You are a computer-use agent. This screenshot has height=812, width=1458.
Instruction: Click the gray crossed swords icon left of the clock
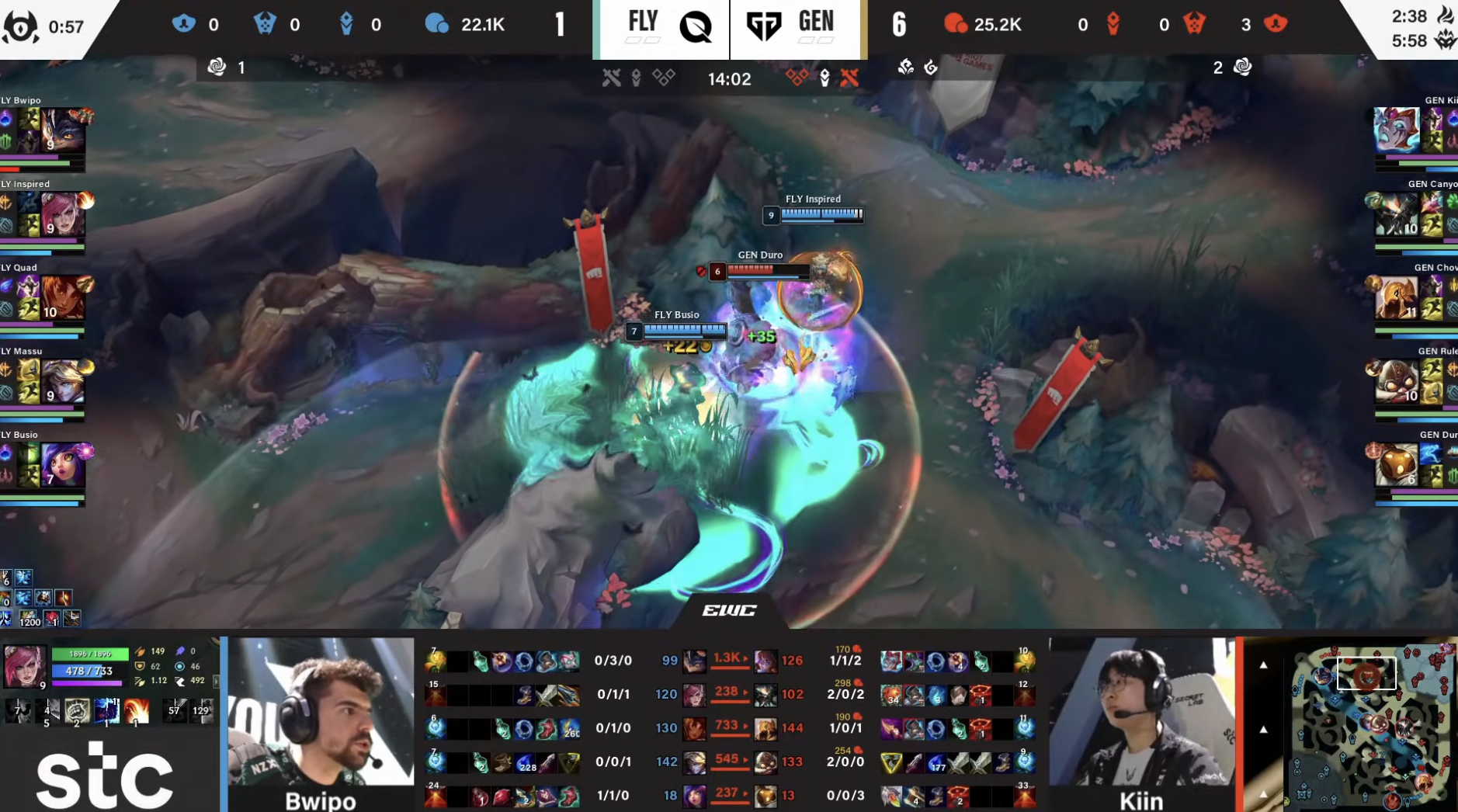(613, 78)
